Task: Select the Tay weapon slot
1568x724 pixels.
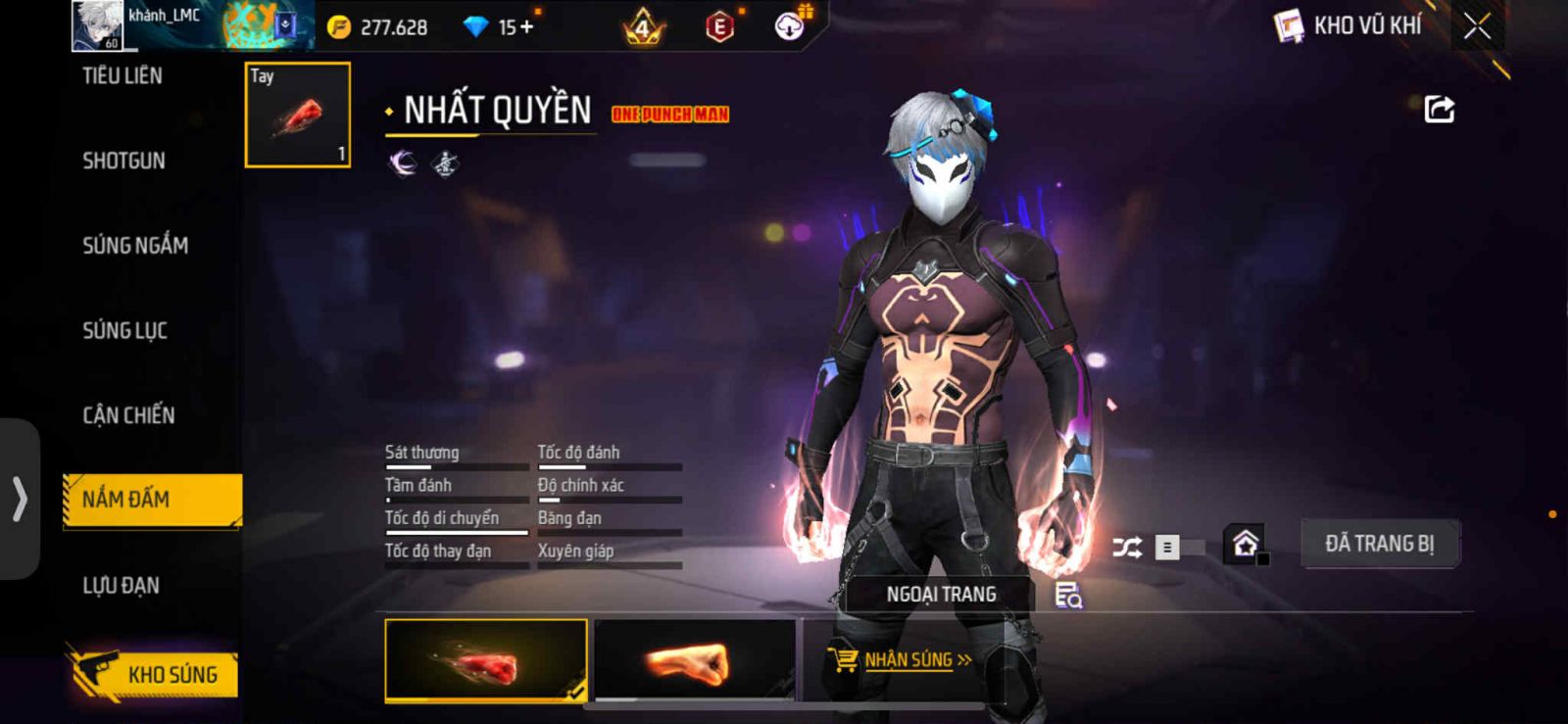Action: (297, 115)
